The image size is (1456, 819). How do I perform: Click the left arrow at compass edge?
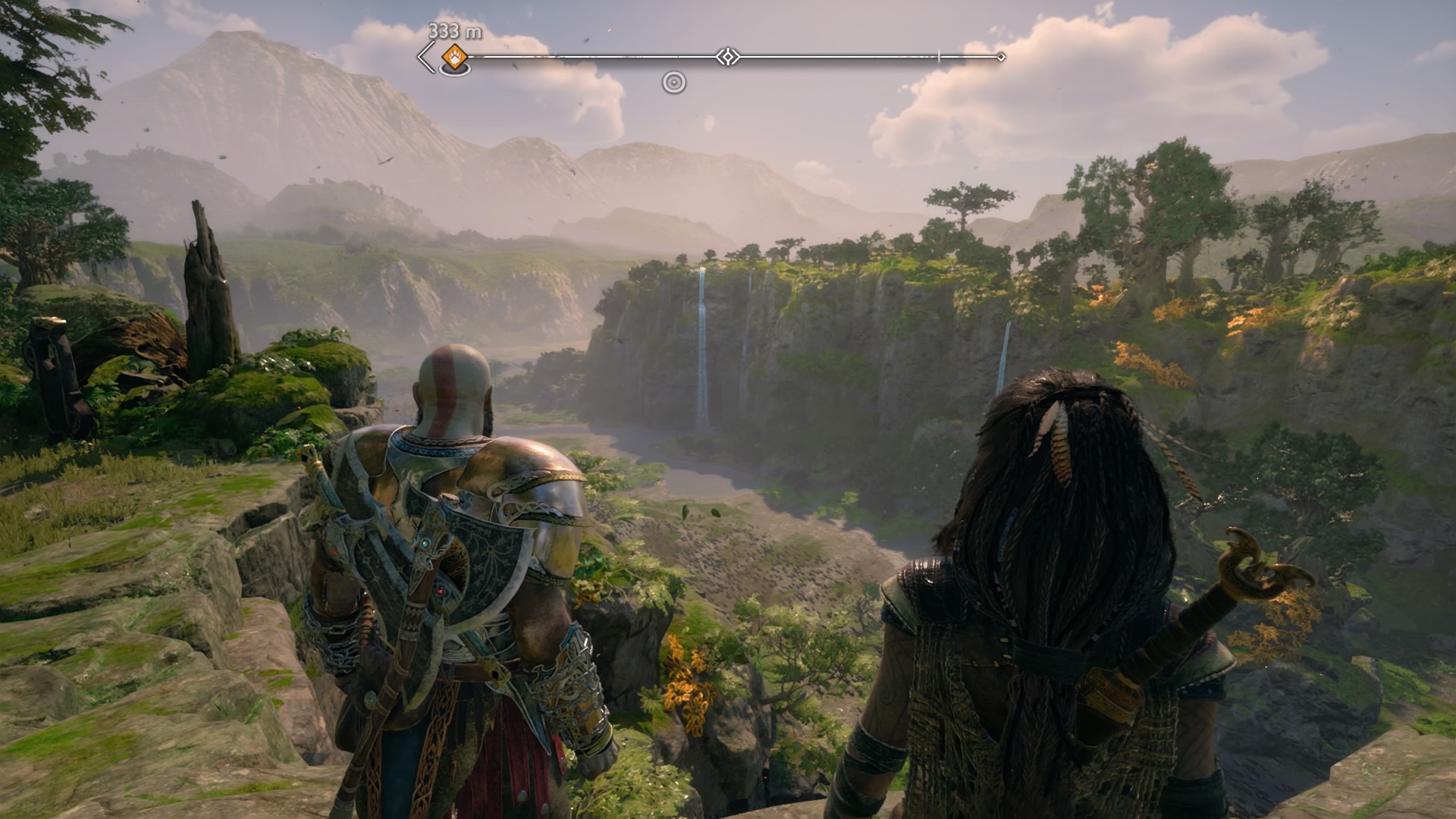tap(426, 57)
